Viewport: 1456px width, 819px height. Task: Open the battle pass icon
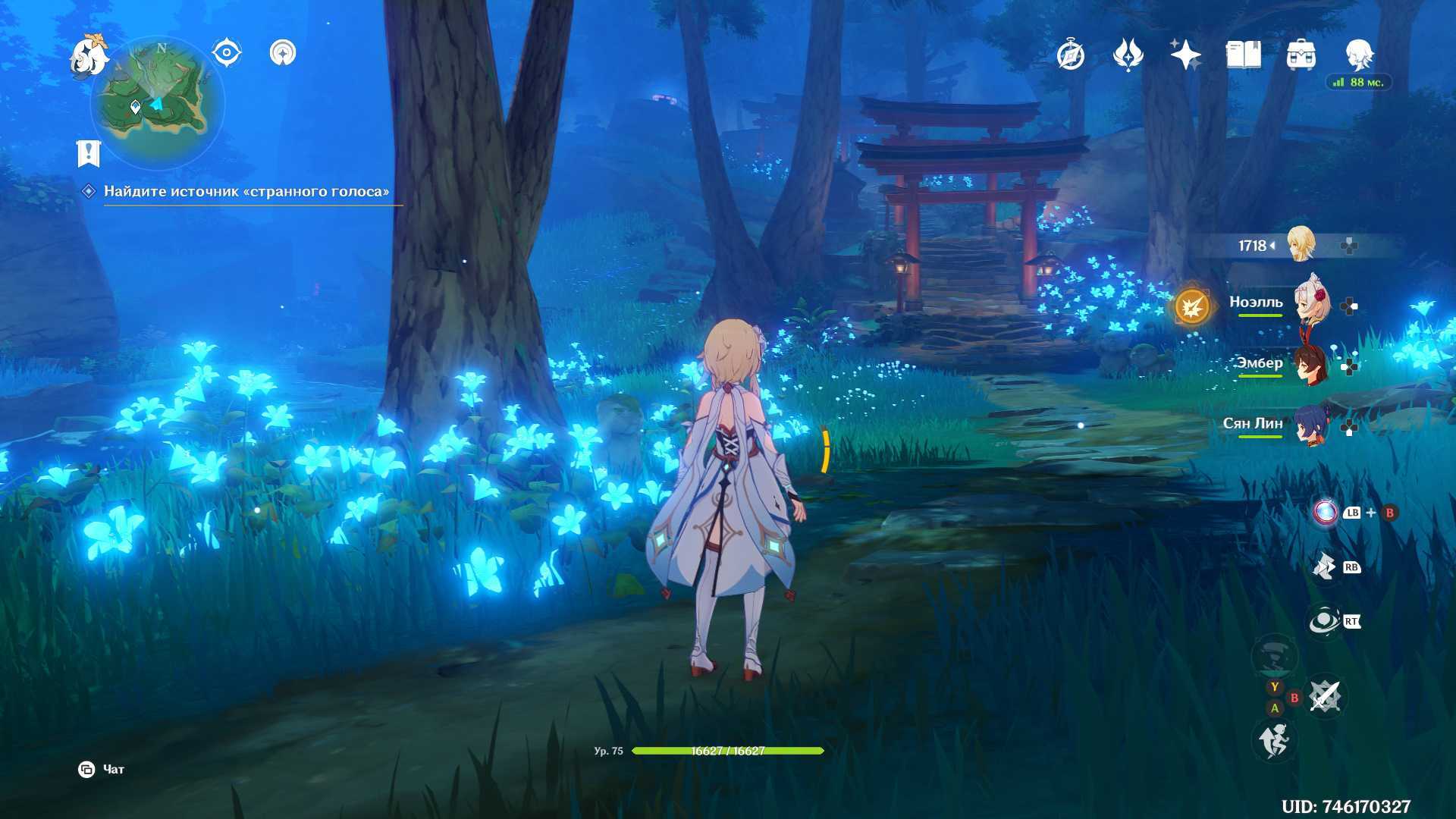point(1128,55)
